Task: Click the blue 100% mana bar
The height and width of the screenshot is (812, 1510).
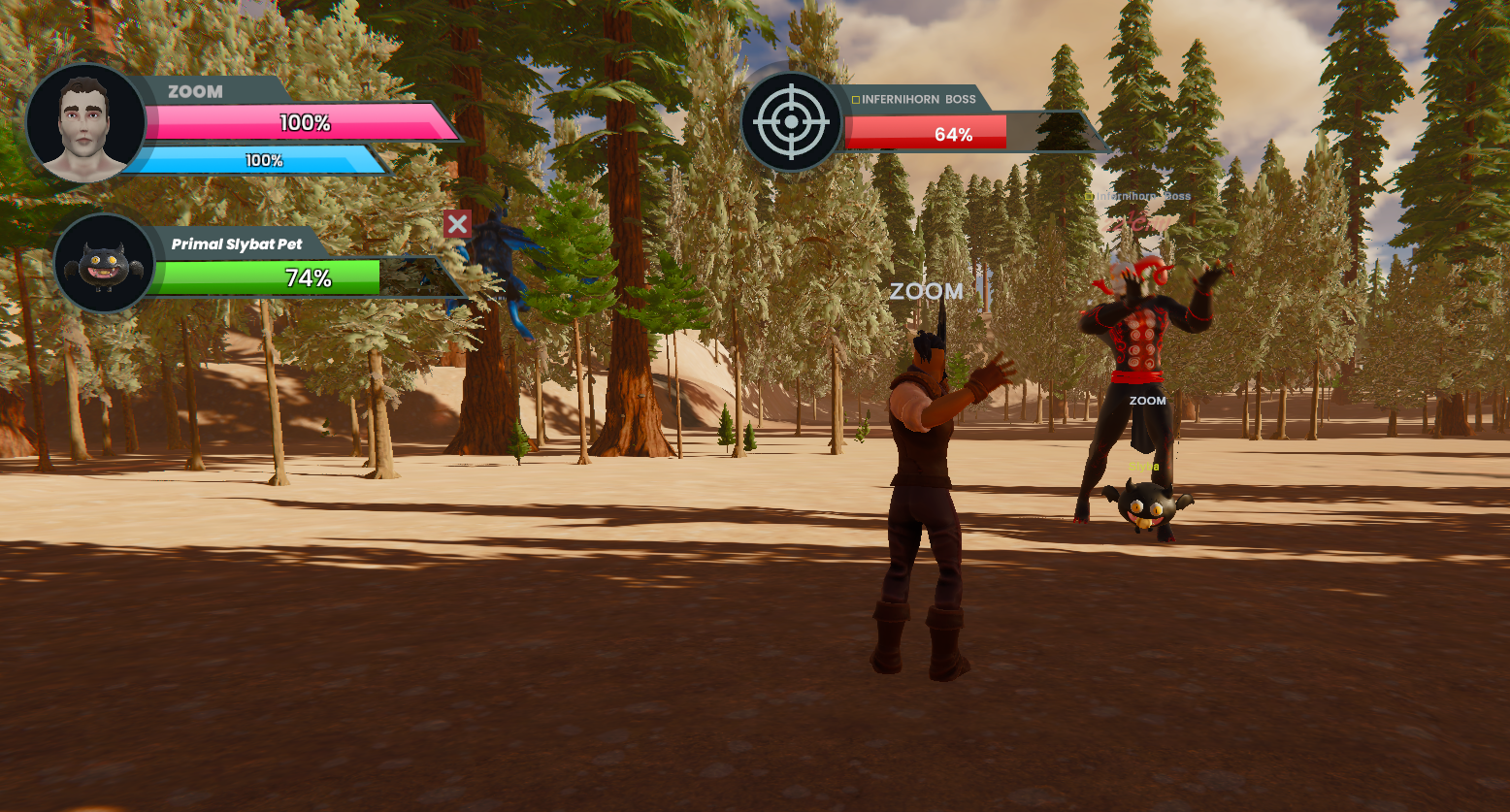Action: click(x=264, y=161)
